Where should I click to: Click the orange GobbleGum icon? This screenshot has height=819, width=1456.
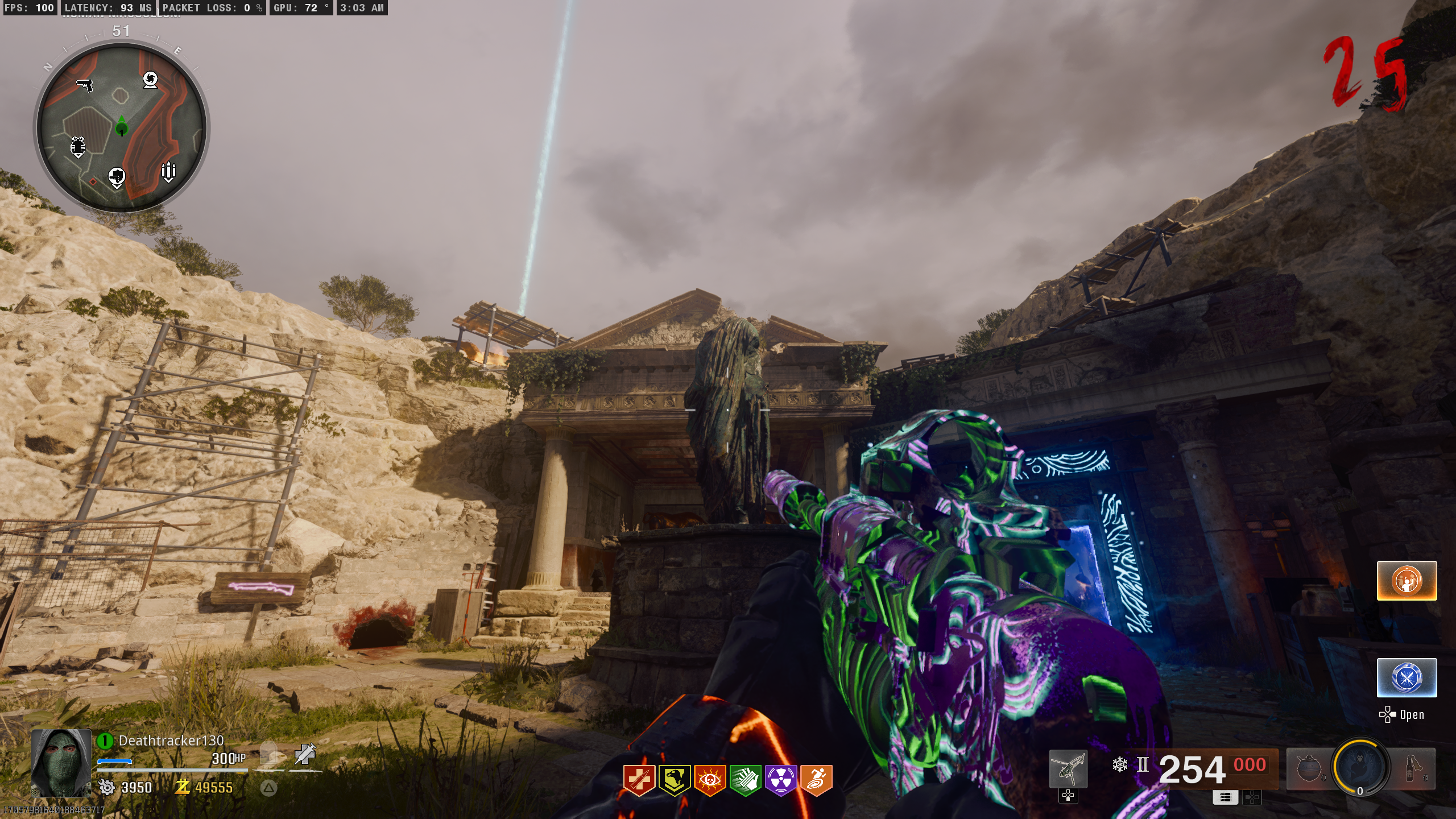[1407, 581]
